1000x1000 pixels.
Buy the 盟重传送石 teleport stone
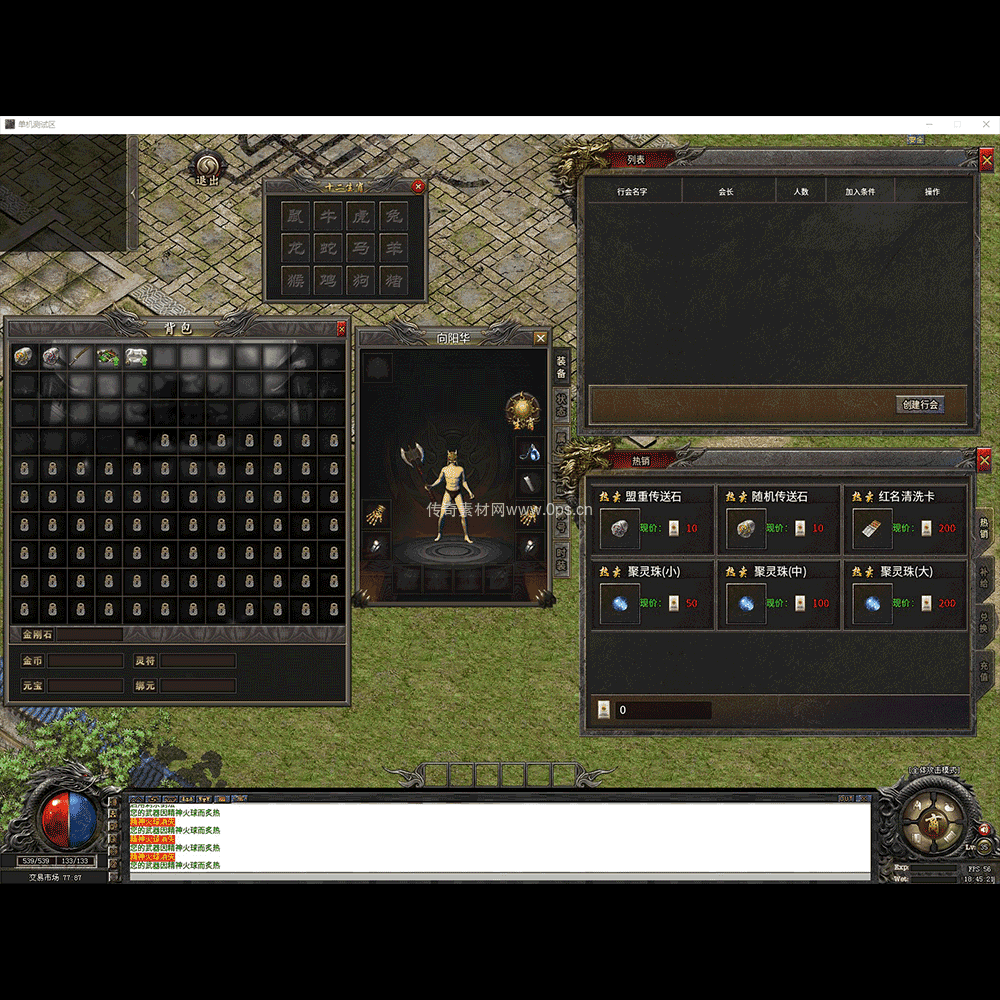619,529
